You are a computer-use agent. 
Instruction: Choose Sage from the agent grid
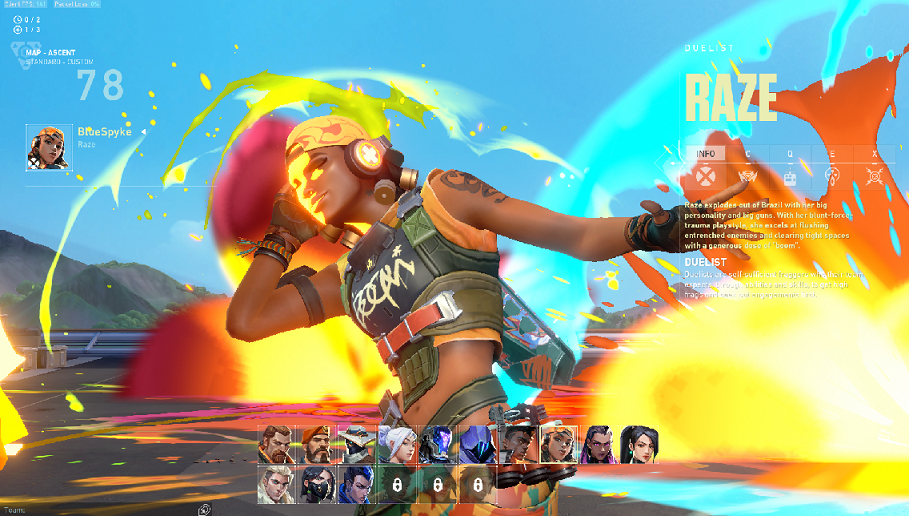(x=638, y=445)
